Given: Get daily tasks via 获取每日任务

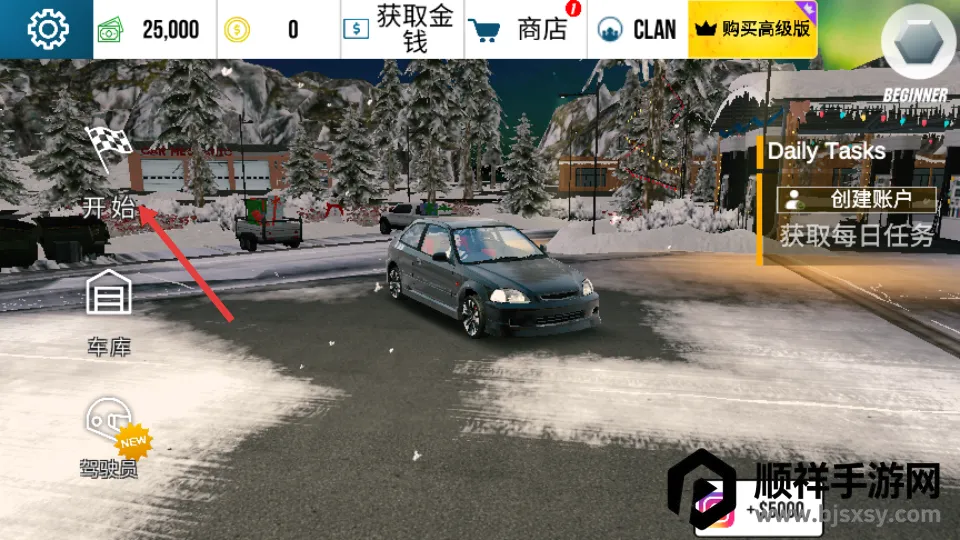Looking at the screenshot, I should tap(857, 236).
